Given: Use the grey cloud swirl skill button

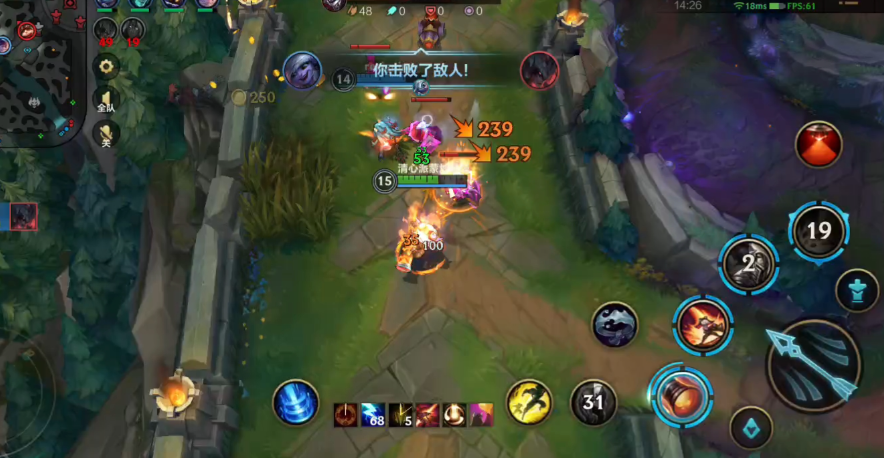Looking at the screenshot, I should (x=614, y=325).
